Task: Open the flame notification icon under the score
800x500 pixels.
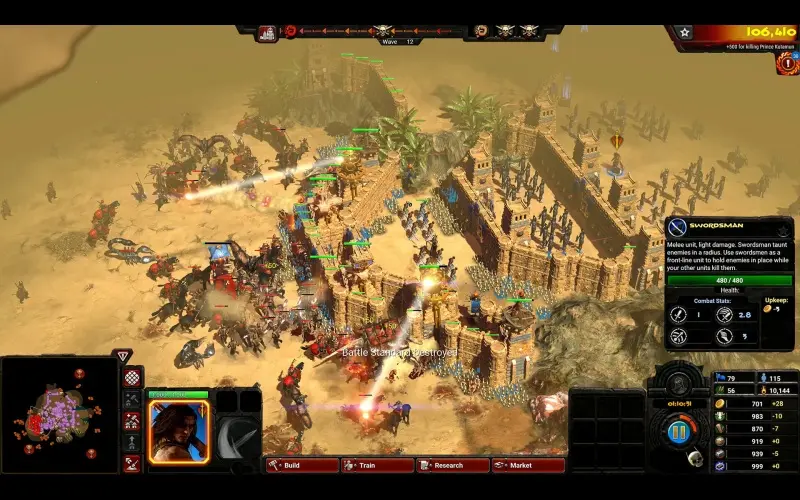Action: [x=786, y=63]
